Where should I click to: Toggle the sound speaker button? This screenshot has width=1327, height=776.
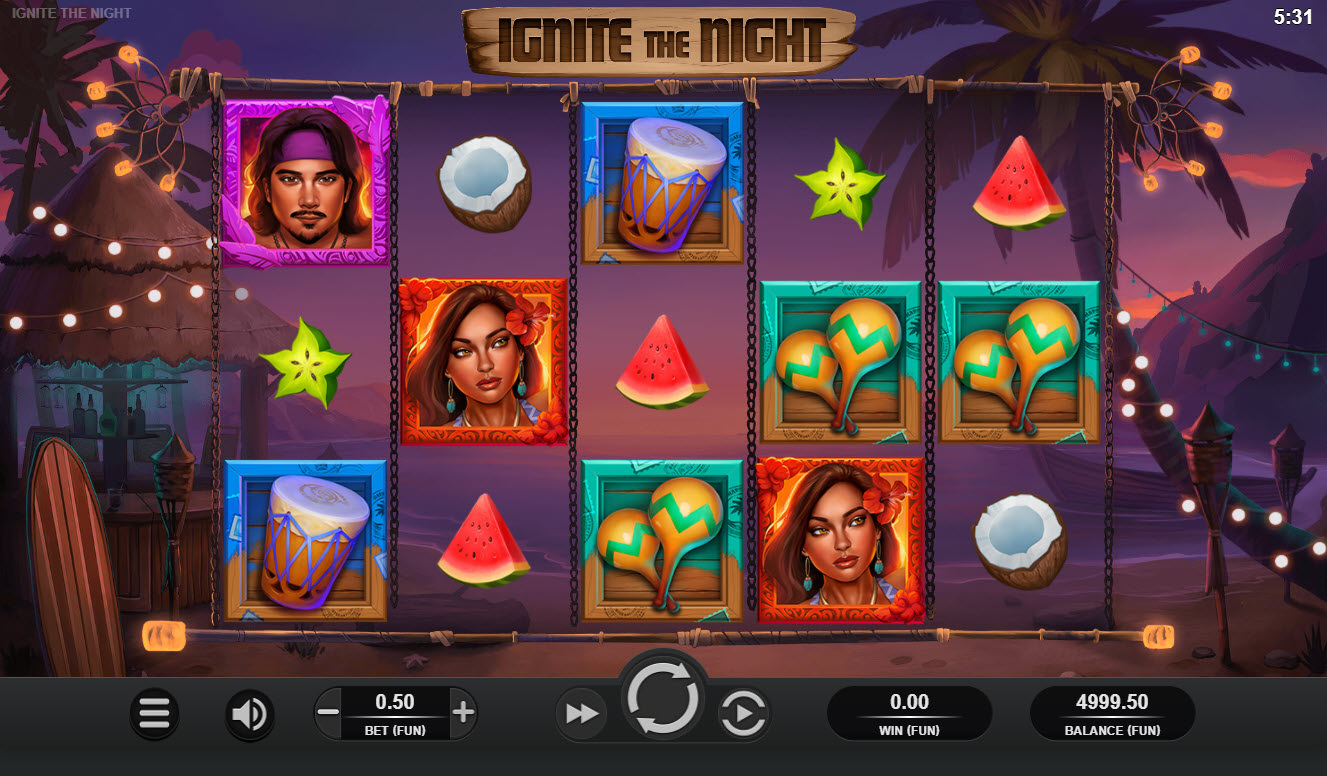point(249,713)
